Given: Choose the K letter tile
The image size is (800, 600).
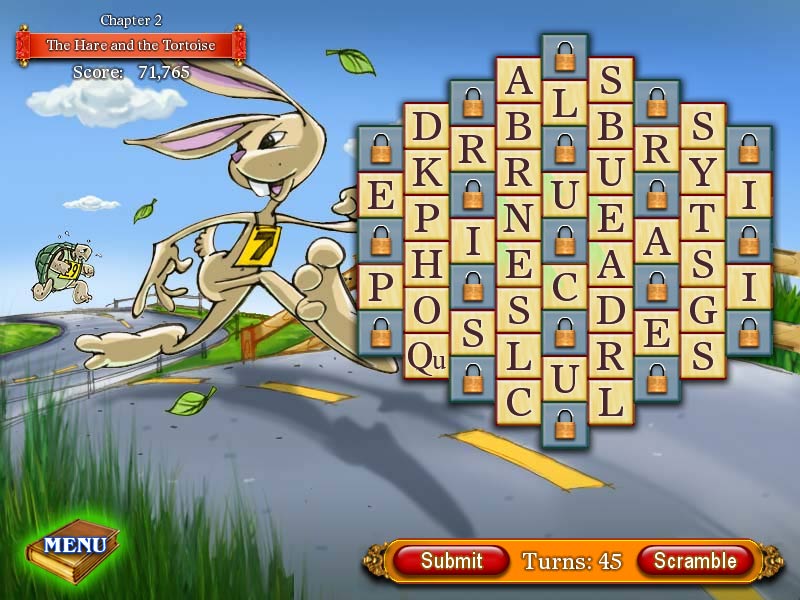Looking at the screenshot, I should point(427,172).
